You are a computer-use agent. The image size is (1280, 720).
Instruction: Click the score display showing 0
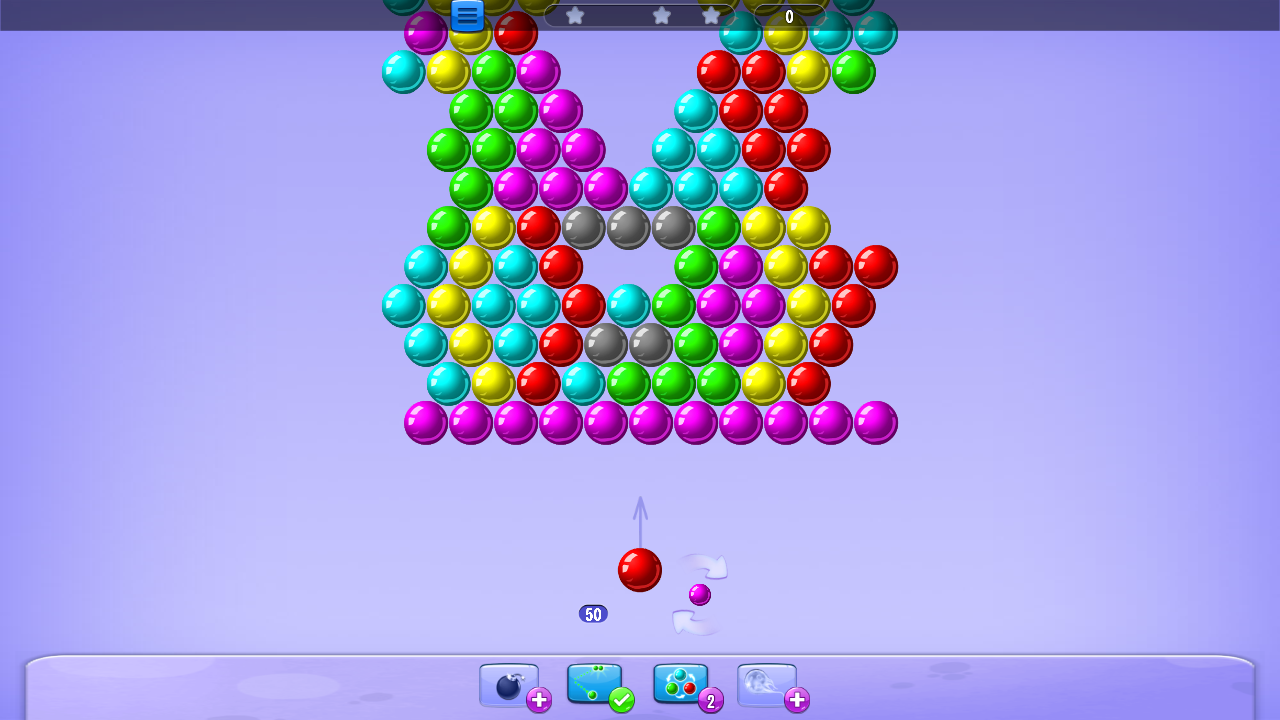click(789, 16)
